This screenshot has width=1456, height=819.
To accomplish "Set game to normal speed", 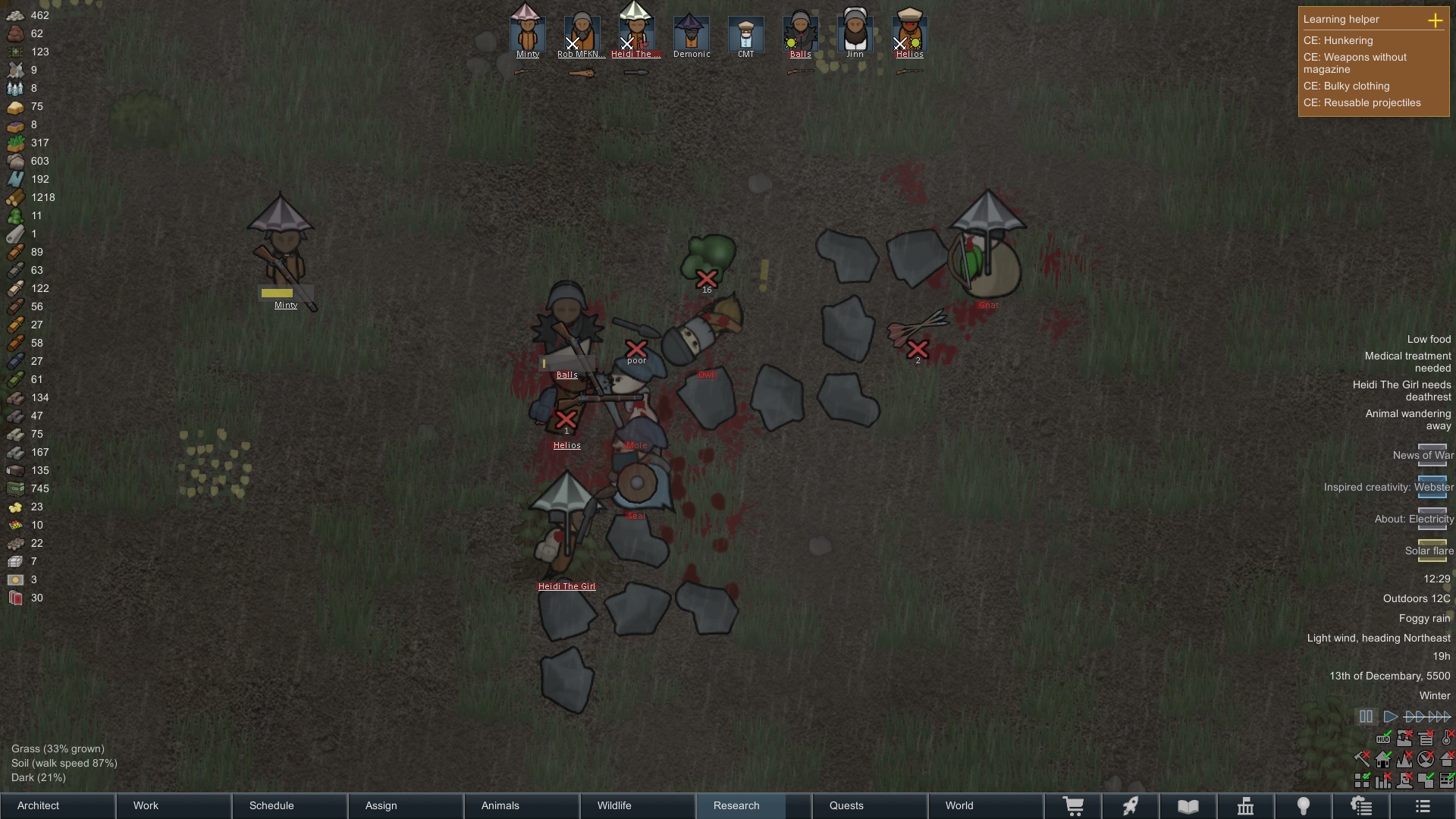I will [x=1390, y=717].
